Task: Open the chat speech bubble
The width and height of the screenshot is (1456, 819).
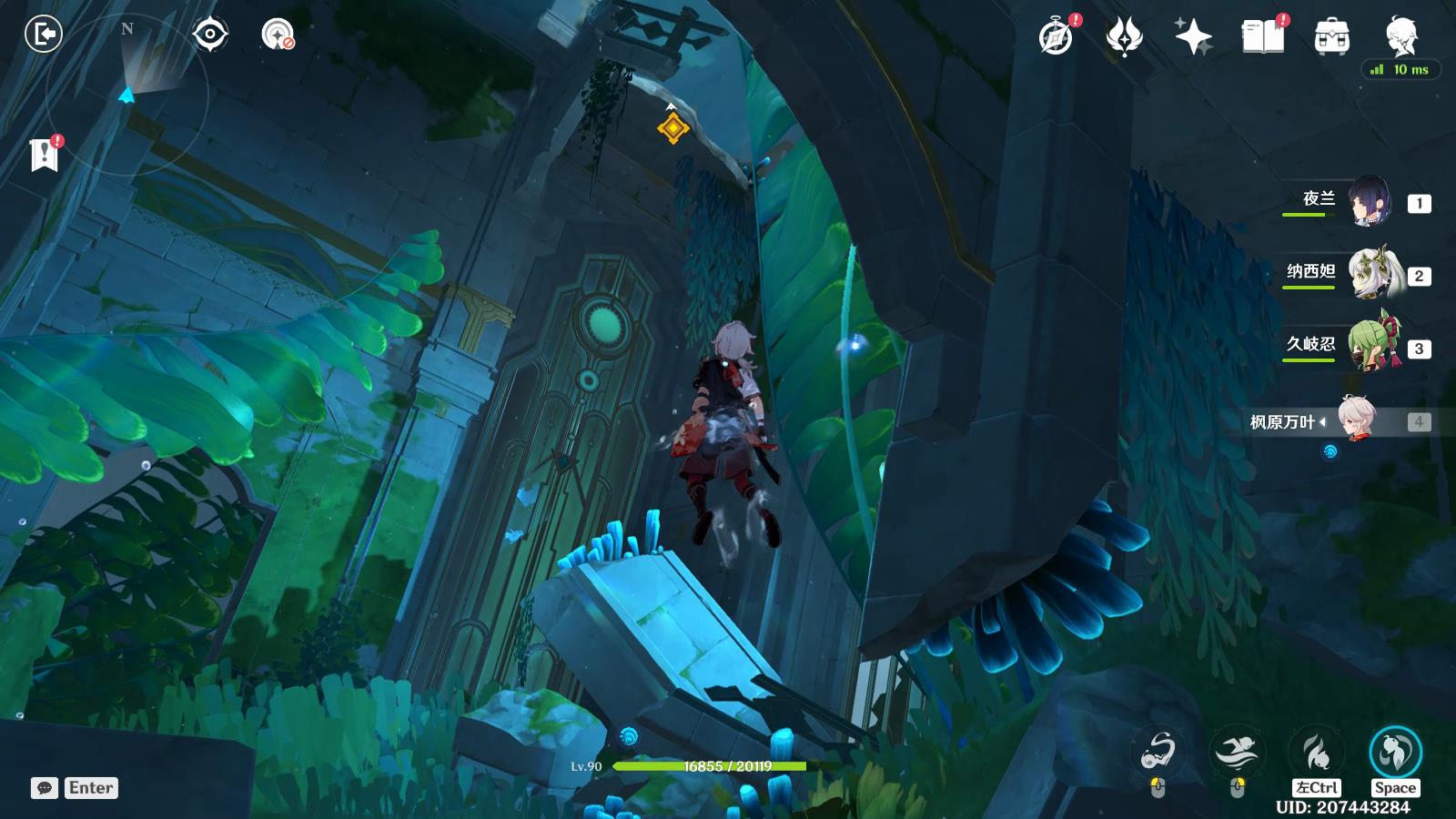Action: [x=45, y=788]
